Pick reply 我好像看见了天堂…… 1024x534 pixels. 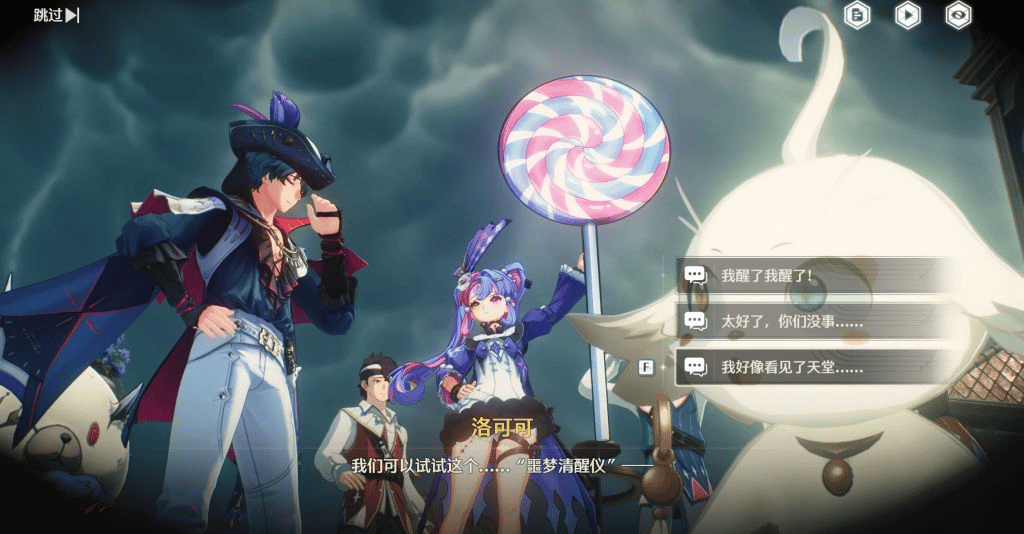815,367
